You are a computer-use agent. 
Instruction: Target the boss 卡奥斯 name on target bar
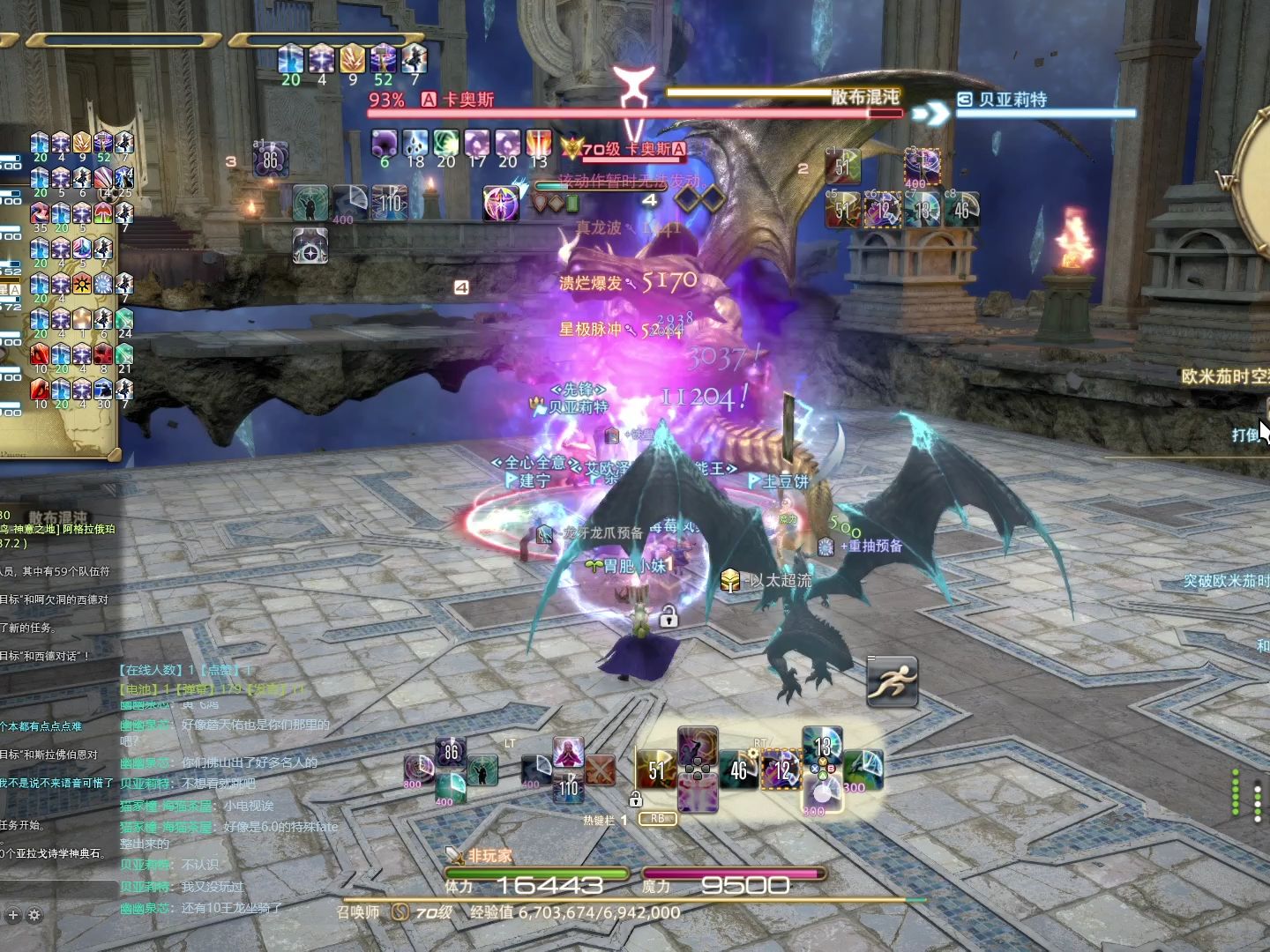tap(468, 100)
